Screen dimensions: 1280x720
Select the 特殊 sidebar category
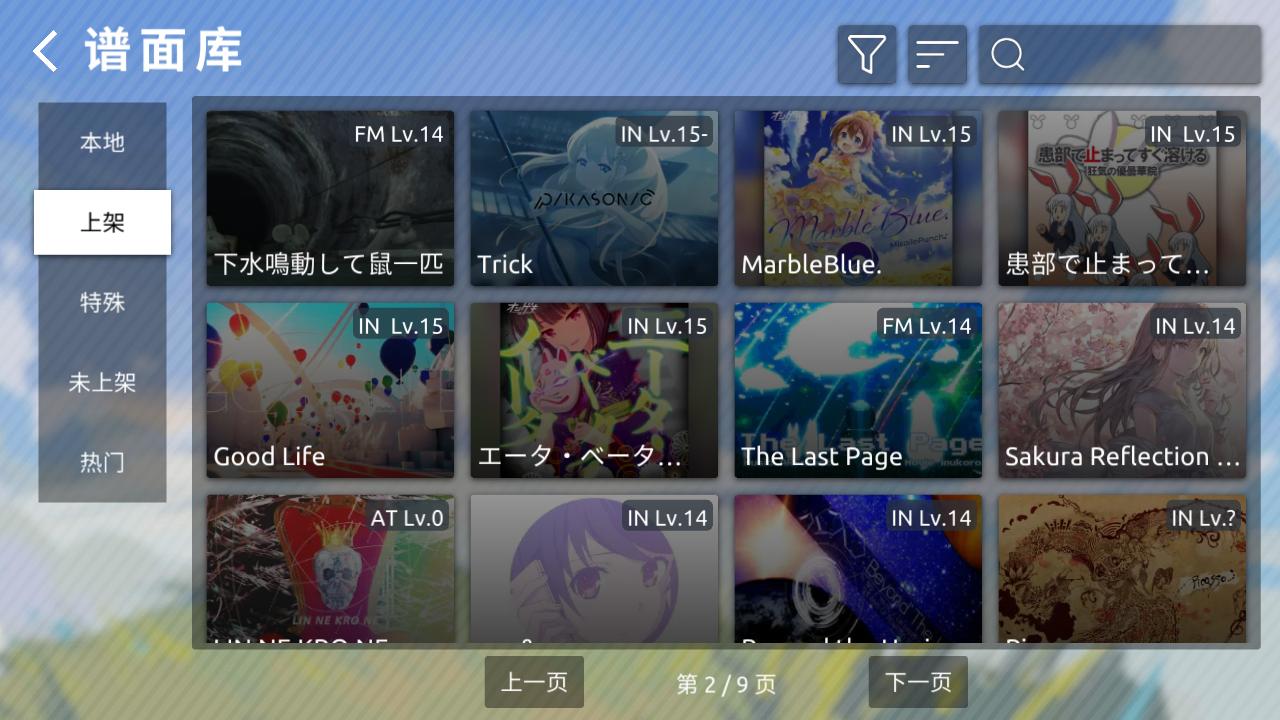tap(102, 303)
